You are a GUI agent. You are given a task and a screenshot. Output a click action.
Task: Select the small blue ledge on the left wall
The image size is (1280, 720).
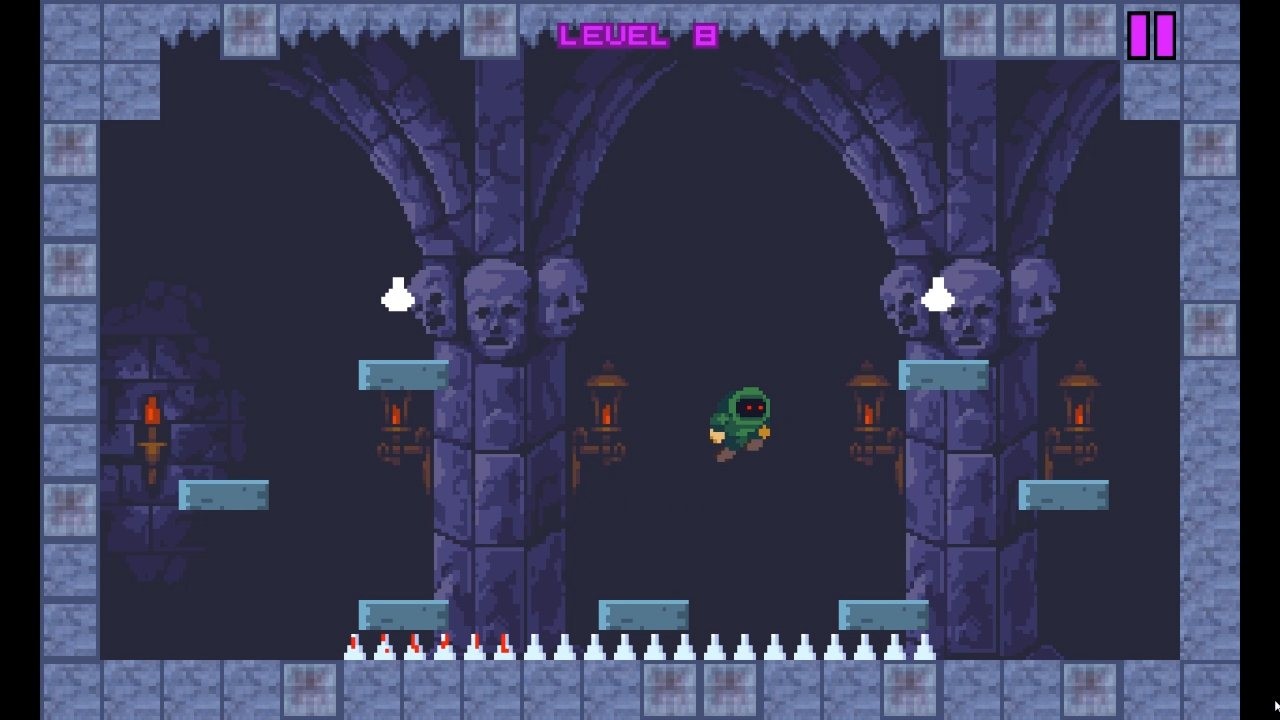(x=222, y=495)
